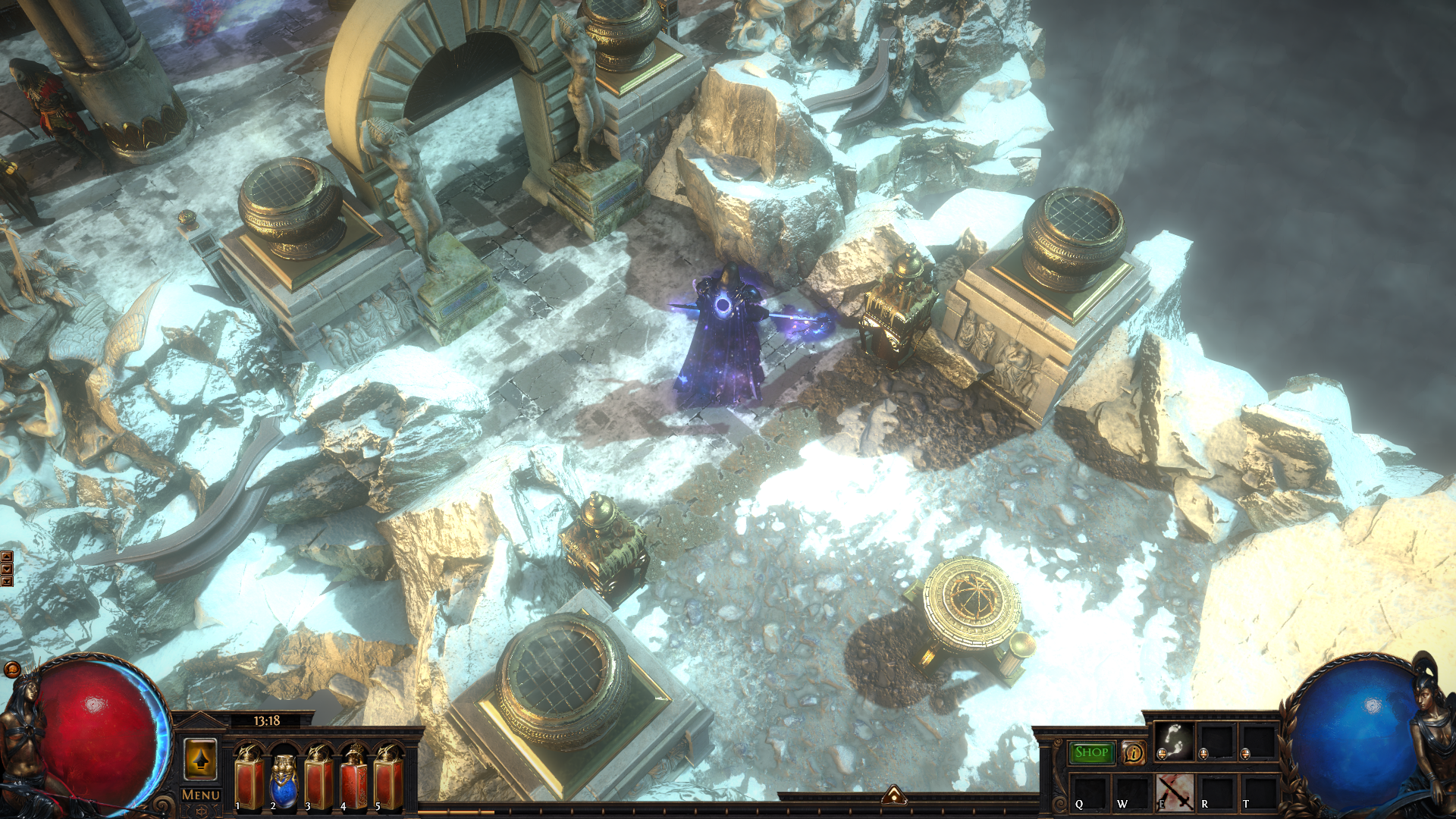Screen dimensions: 1456x819
Task: Open the green Shop button
Action: [1091, 752]
